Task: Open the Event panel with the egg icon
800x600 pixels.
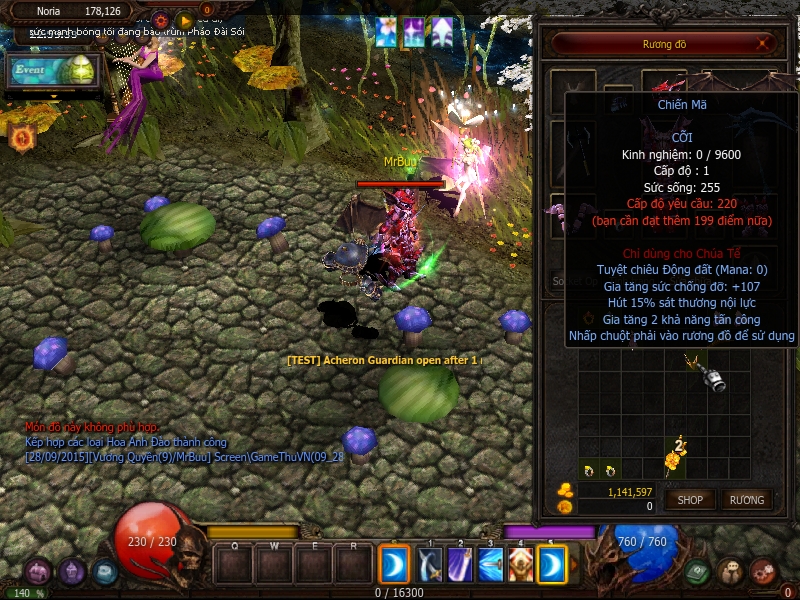Action: [x=53, y=70]
